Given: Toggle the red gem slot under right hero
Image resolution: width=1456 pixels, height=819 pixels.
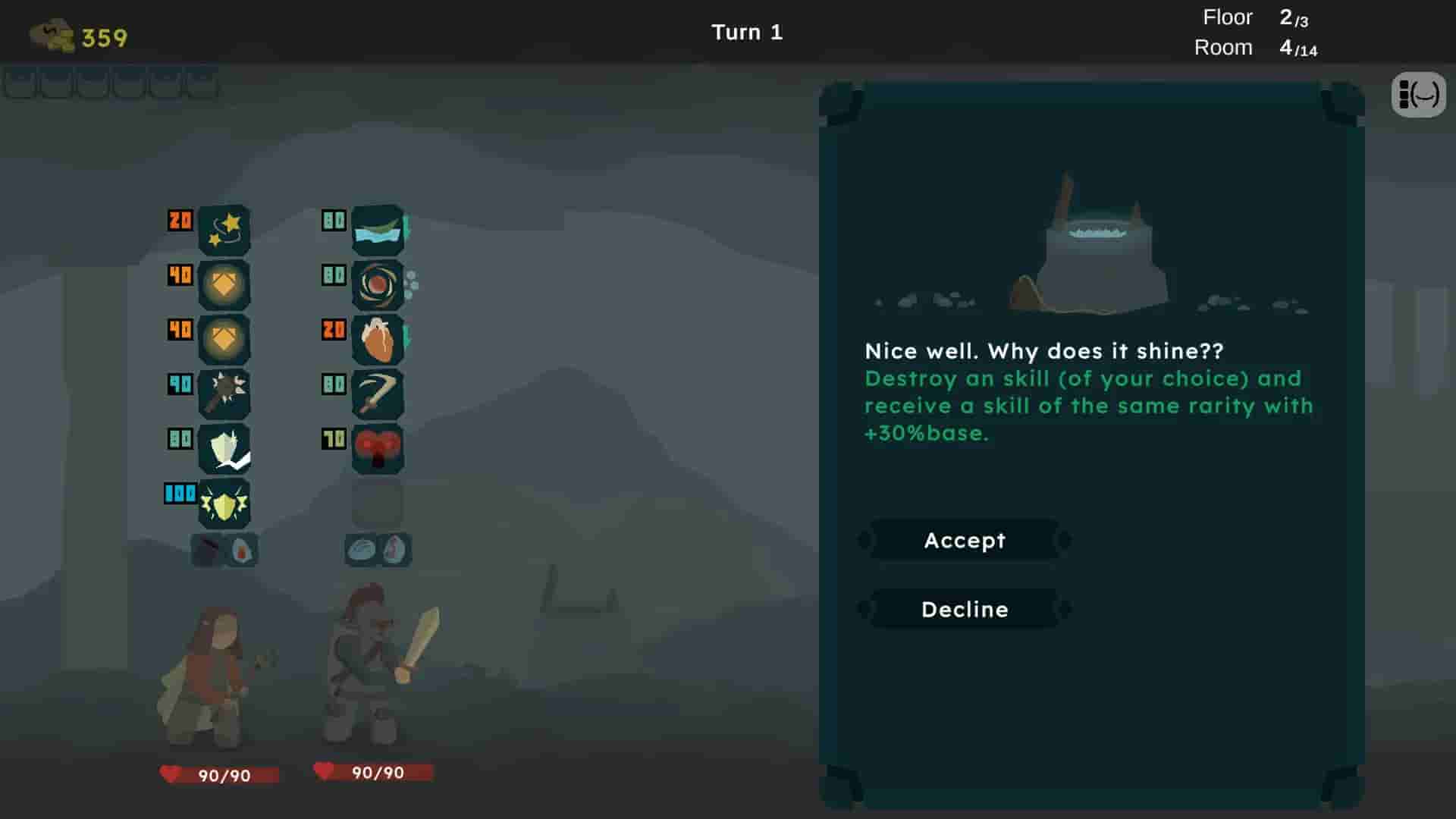Looking at the screenshot, I should point(394,550).
